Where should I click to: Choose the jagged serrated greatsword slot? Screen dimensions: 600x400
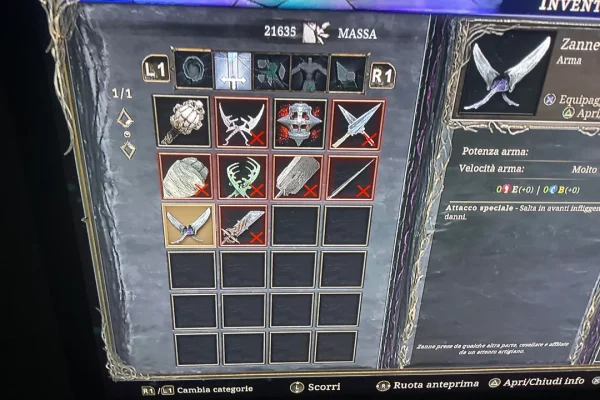pos(243,226)
